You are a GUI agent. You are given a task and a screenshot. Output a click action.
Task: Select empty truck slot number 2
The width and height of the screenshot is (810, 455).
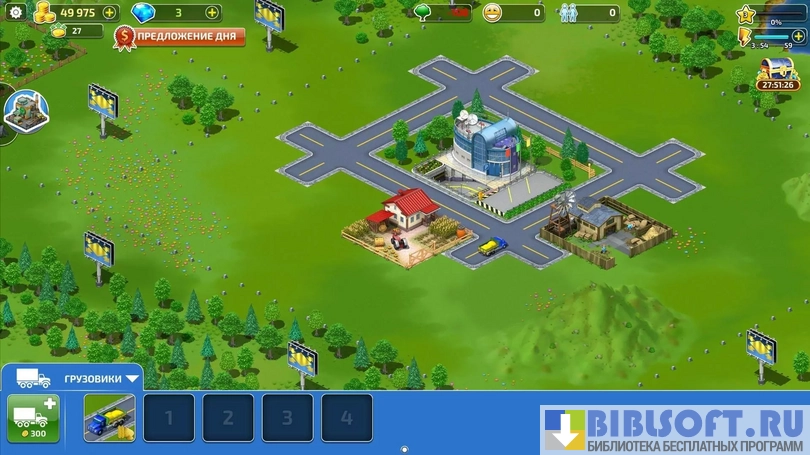coord(228,418)
